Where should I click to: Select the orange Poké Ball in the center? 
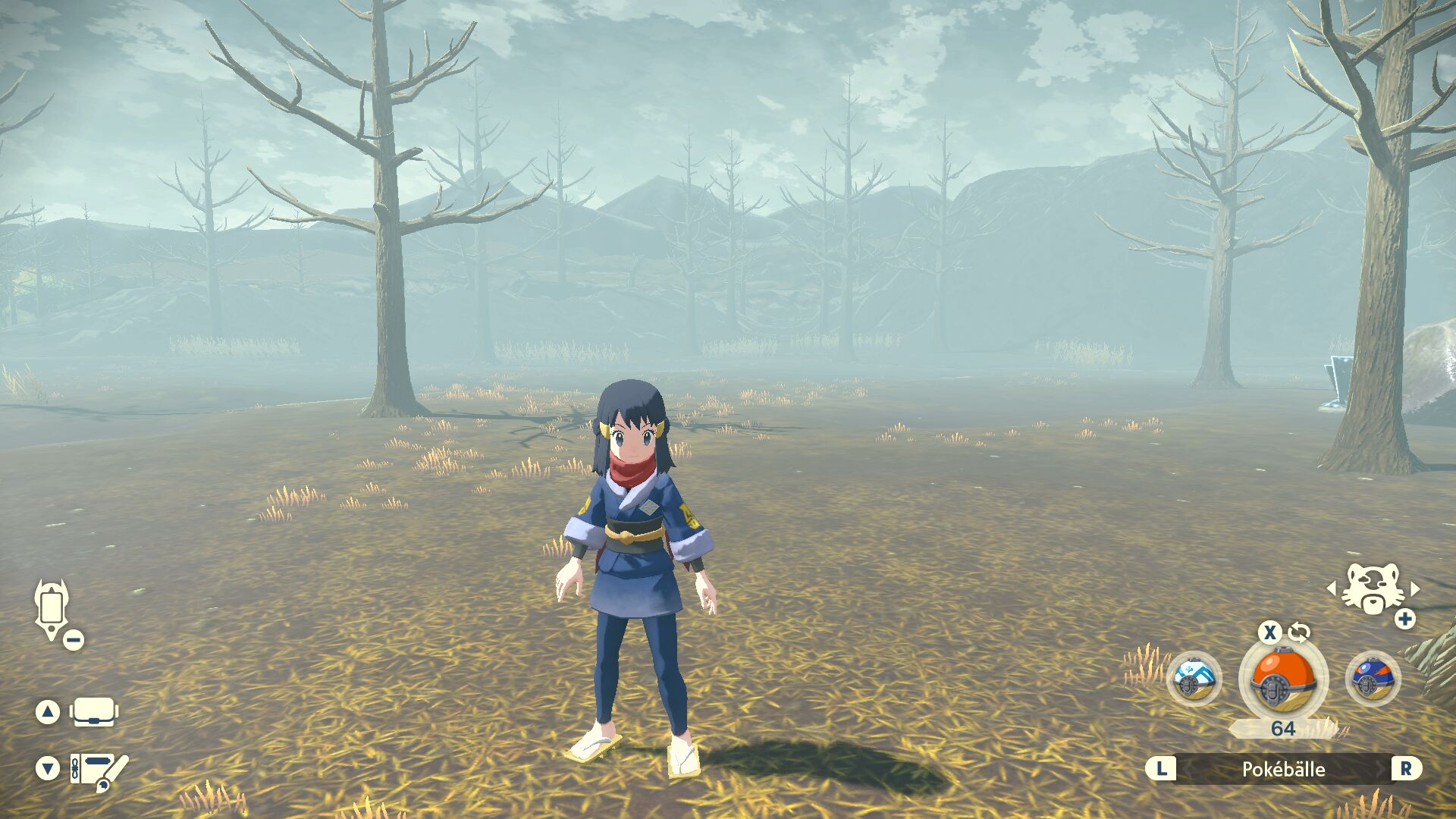pyautogui.click(x=1282, y=679)
